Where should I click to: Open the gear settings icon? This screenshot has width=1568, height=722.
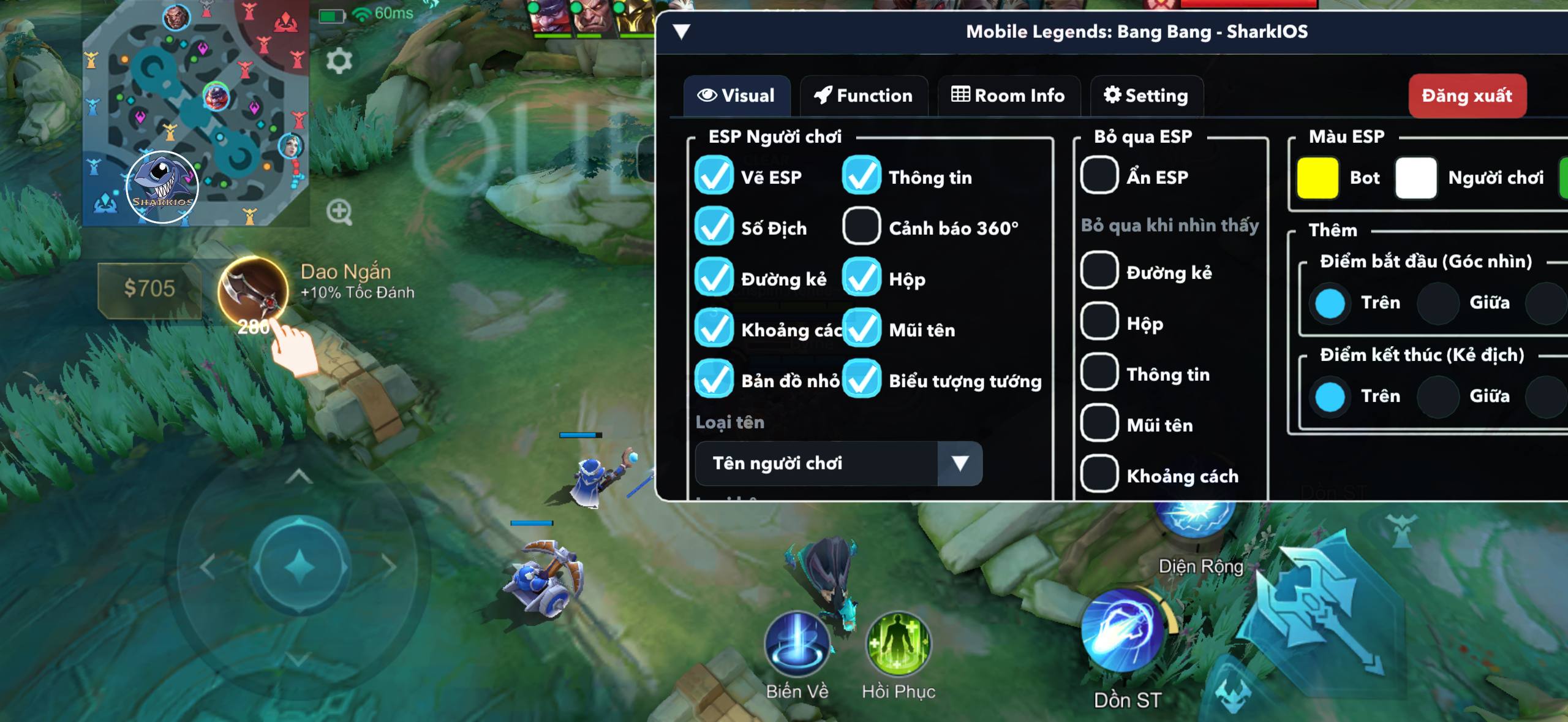[339, 61]
